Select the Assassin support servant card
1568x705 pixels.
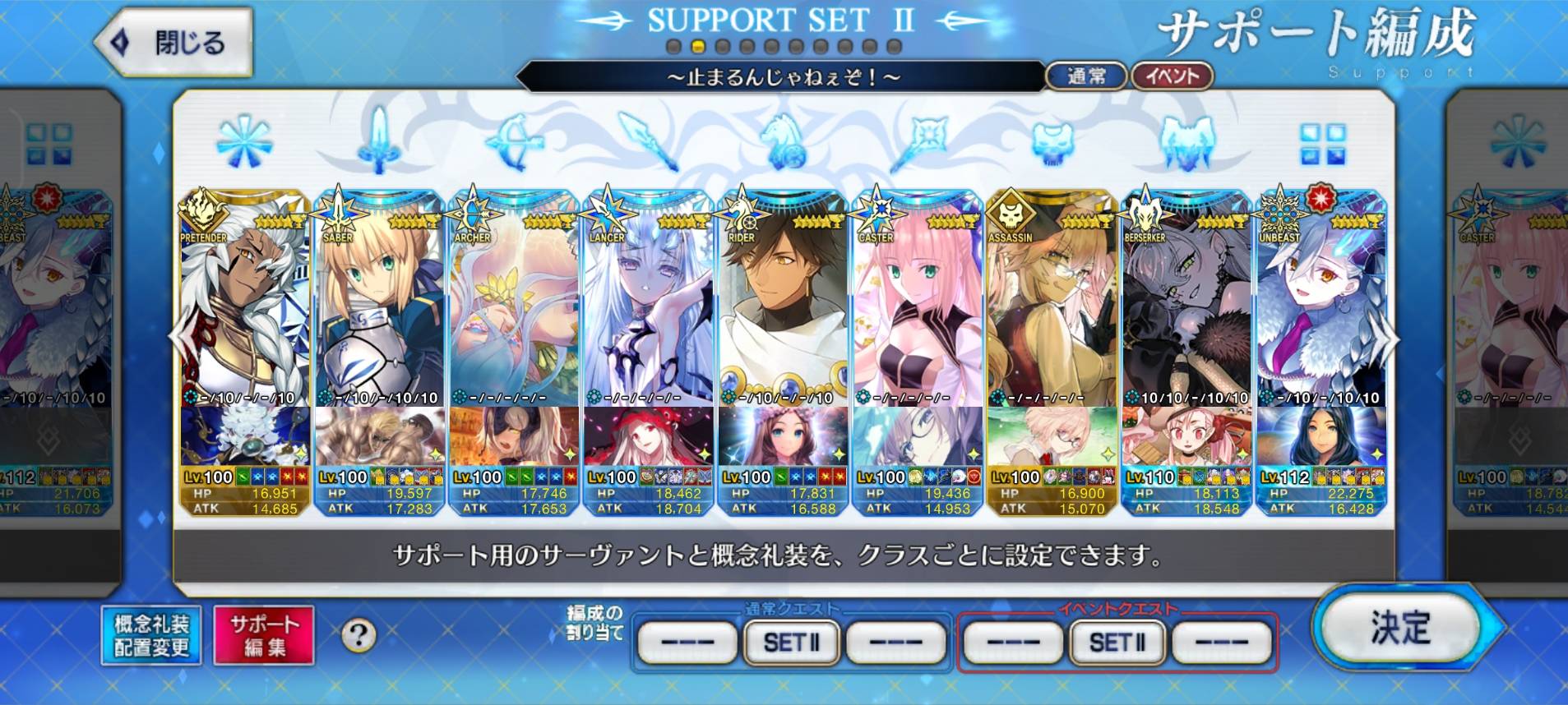(x=1052, y=312)
